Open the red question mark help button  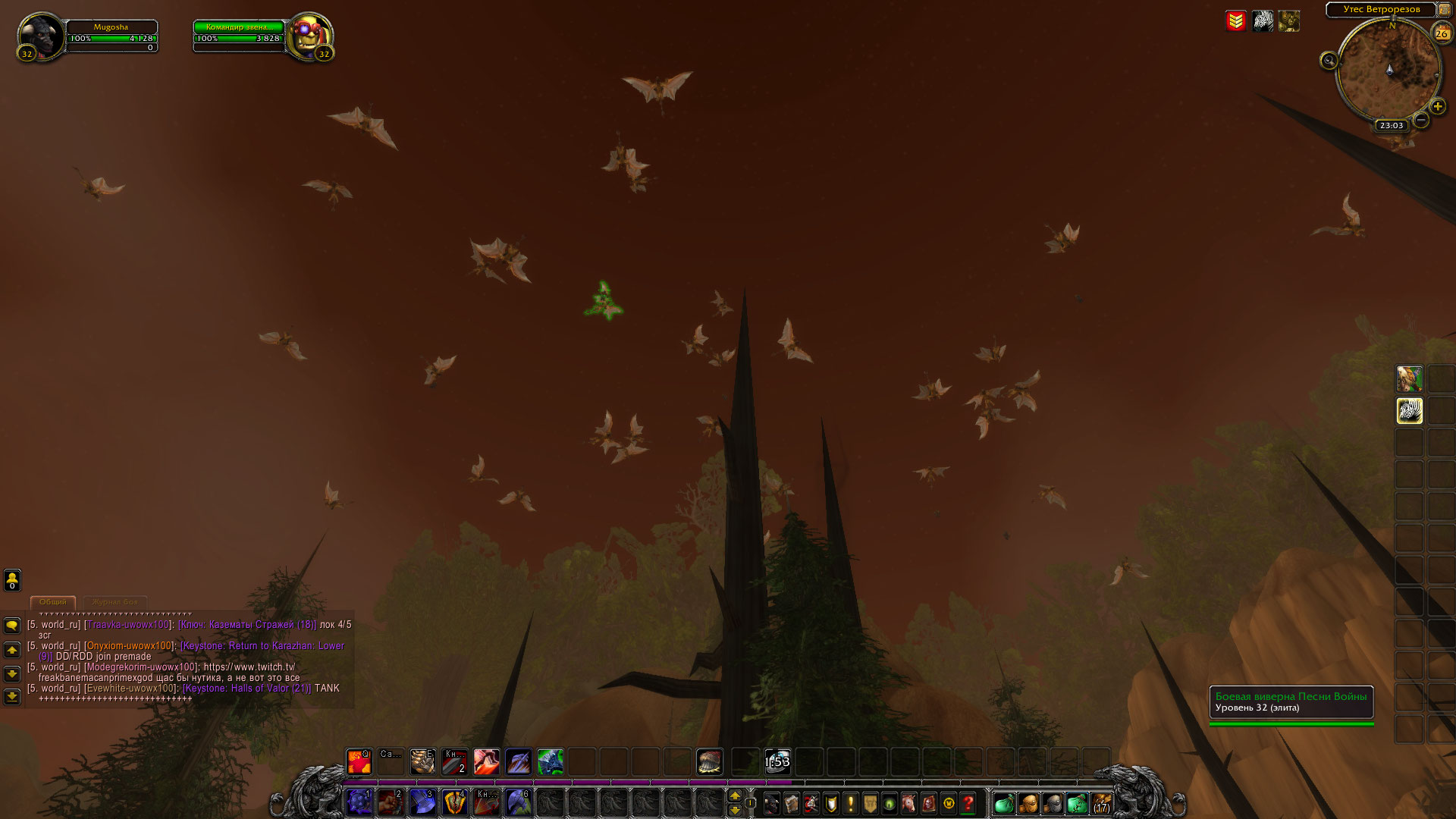(x=968, y=803)
